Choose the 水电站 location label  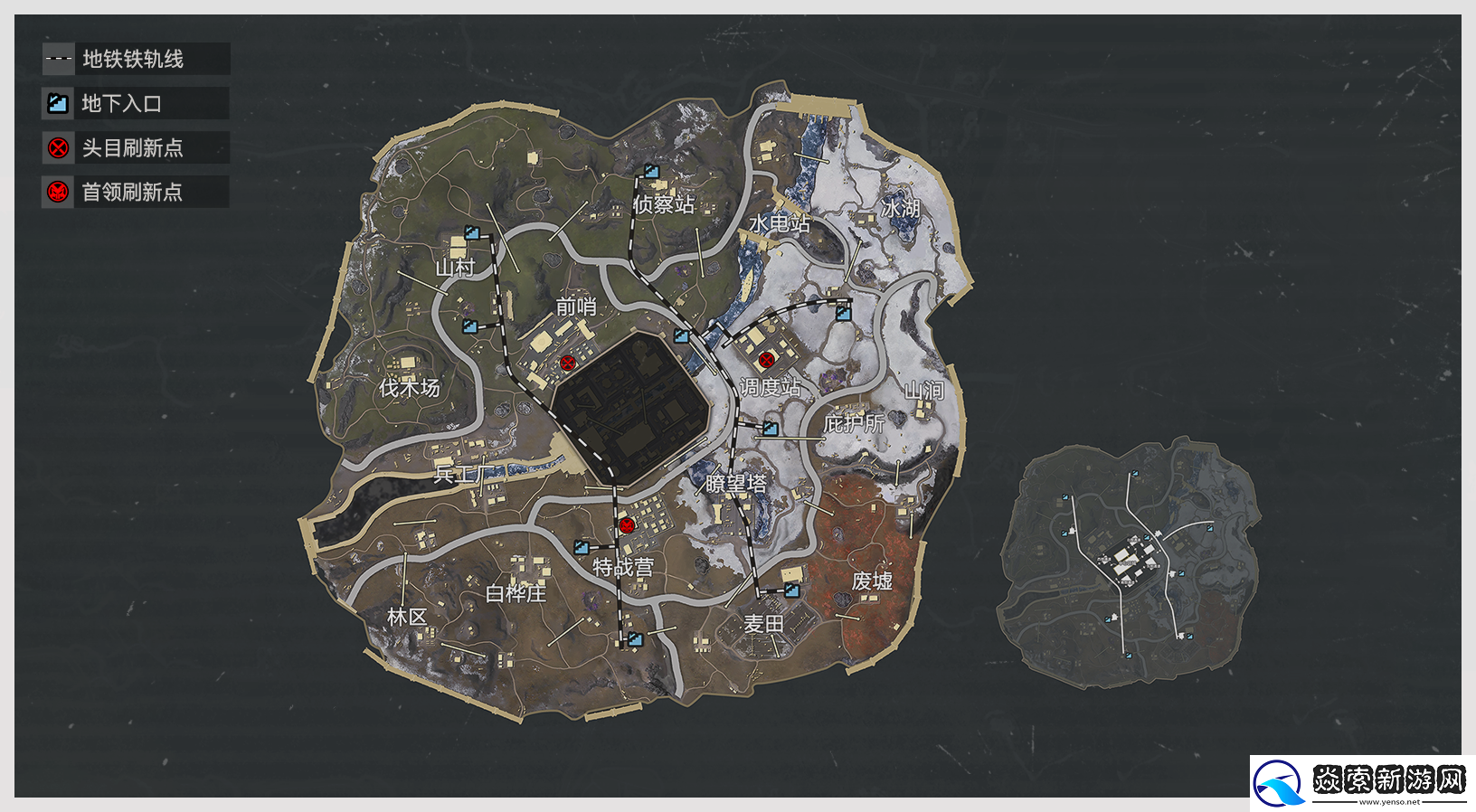tap(779, 223)
